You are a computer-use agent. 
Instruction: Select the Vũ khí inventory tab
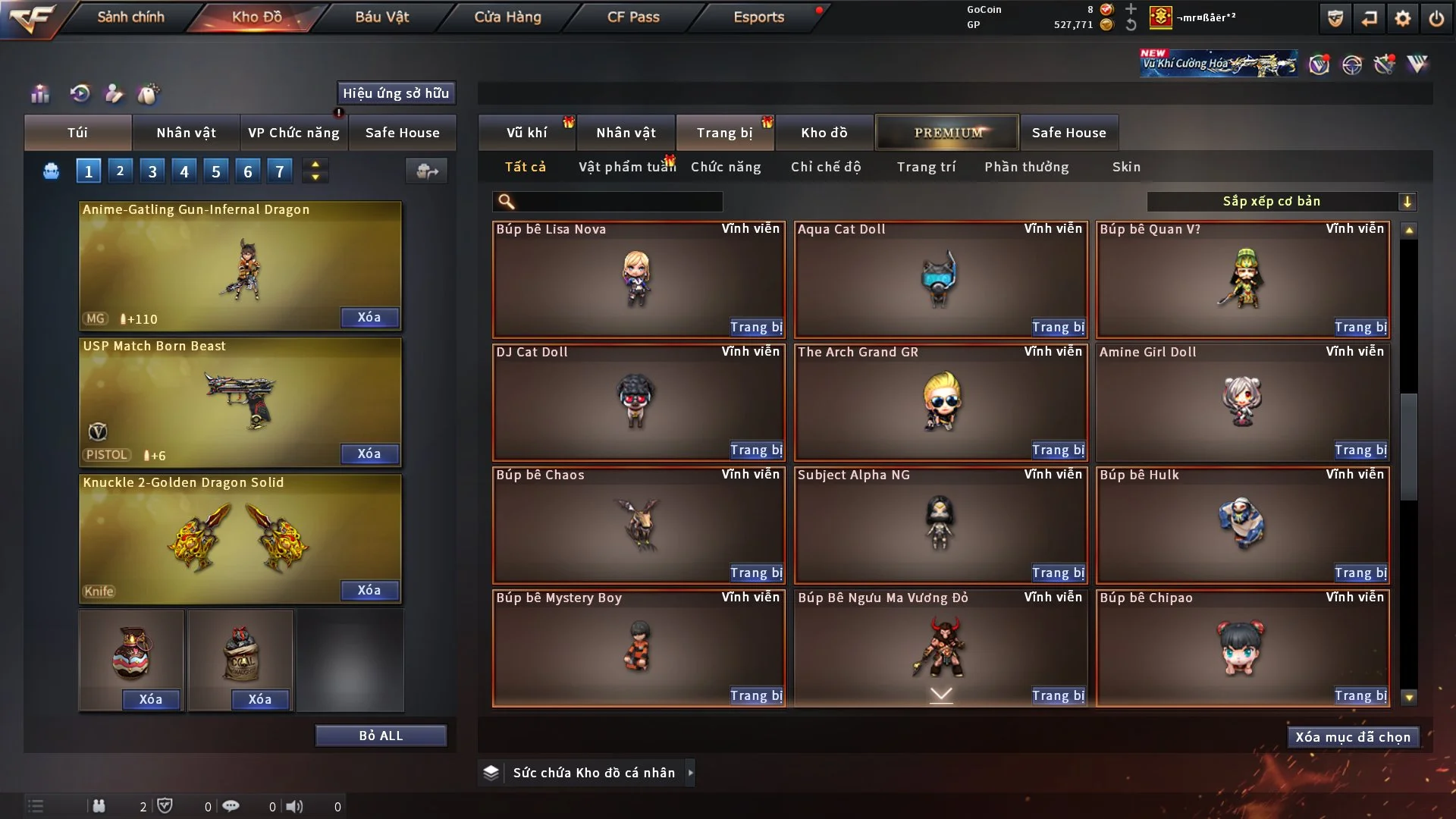(x=526, y=133)
